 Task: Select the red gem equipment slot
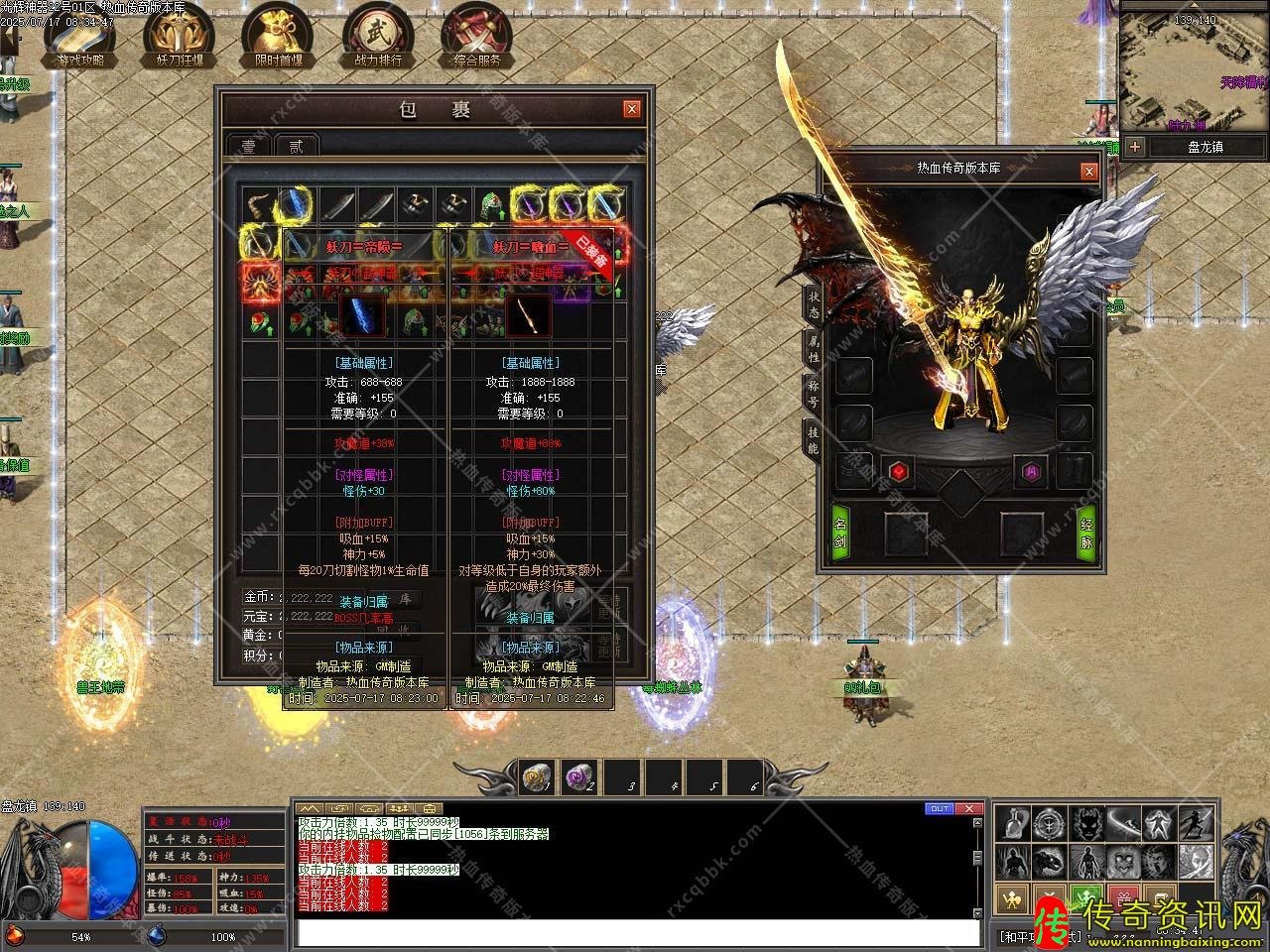point(897,471)
